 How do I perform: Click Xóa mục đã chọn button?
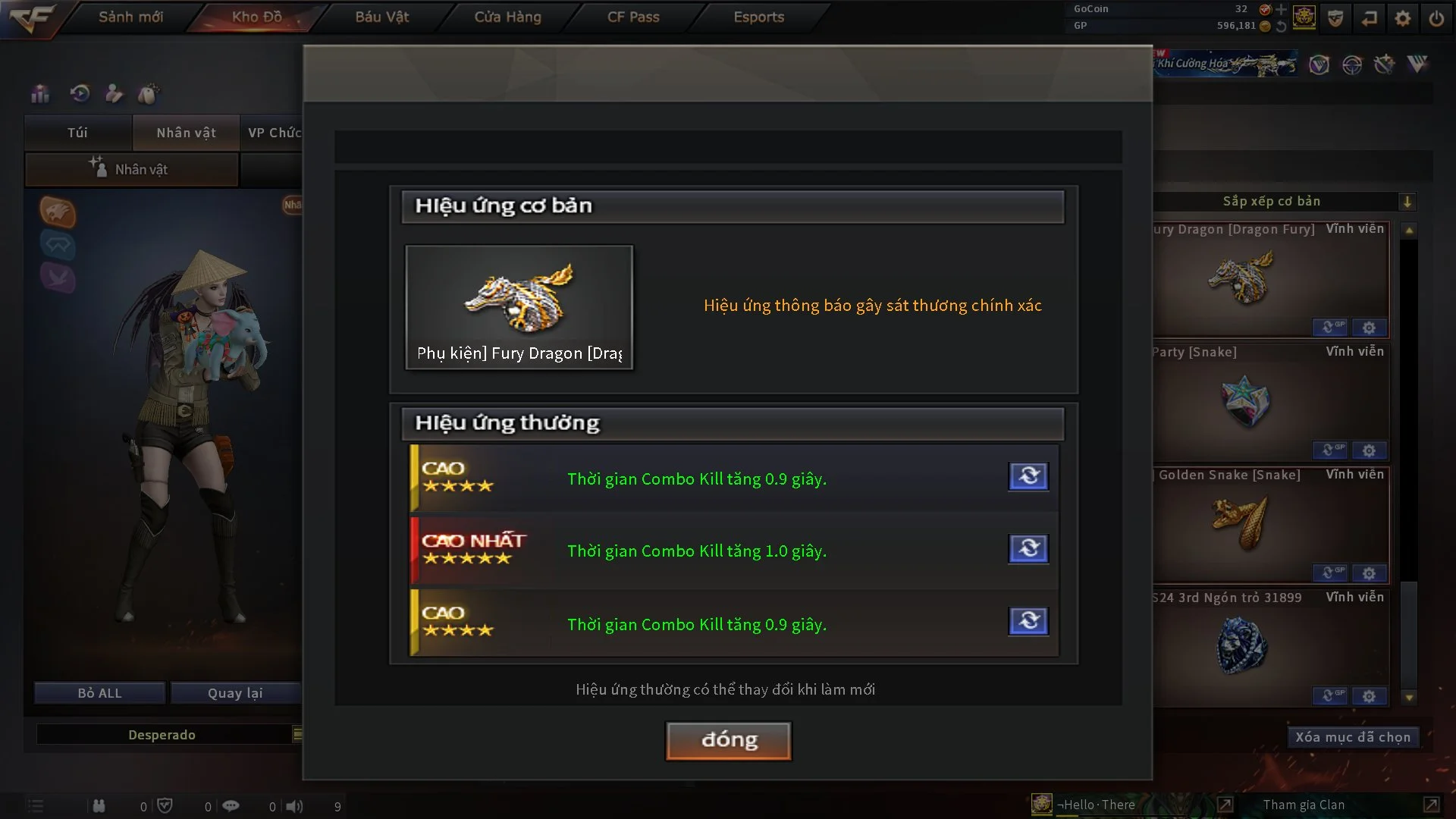click(1352, 737)
